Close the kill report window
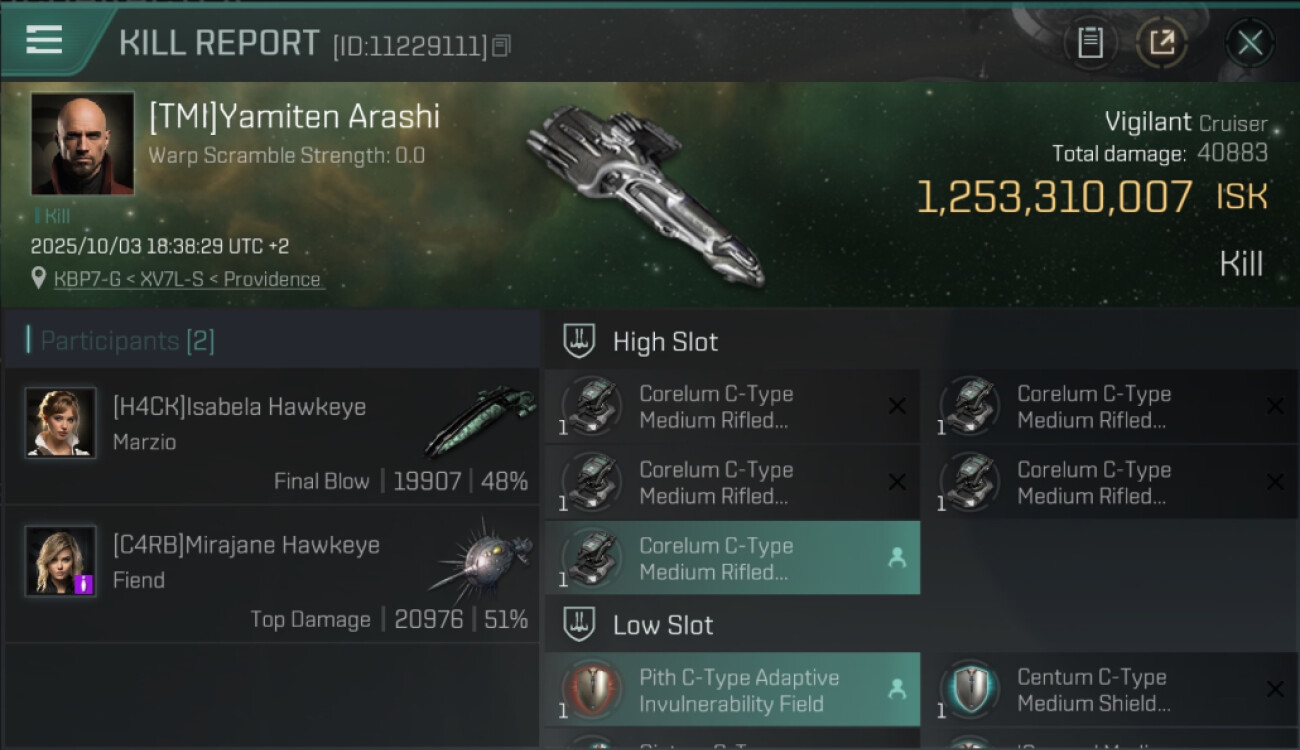The width and height of the screenshot is (1300, 750). 1249,43
